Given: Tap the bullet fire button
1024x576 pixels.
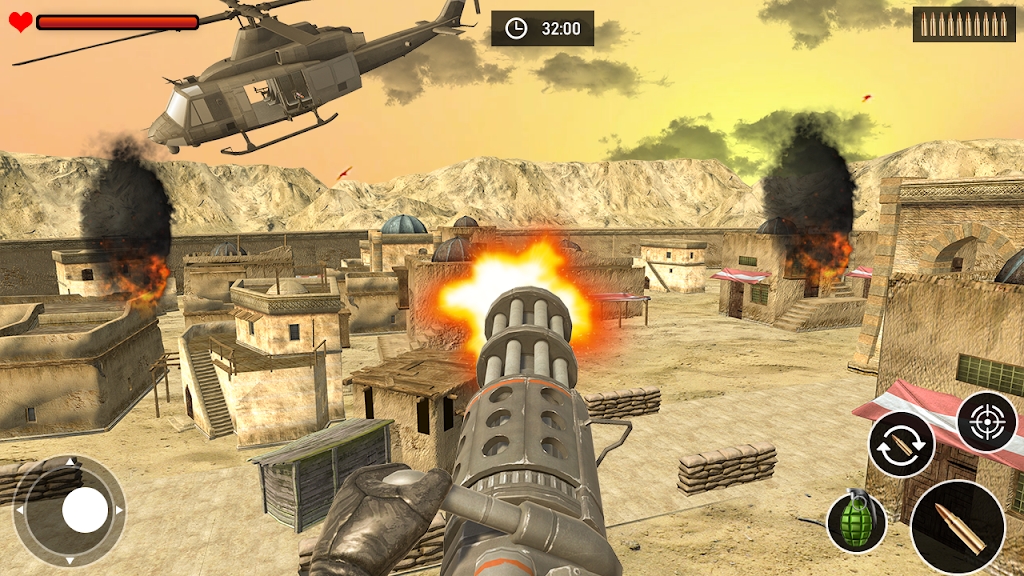Looking at the screenshot, I should (x=957, y=526).
